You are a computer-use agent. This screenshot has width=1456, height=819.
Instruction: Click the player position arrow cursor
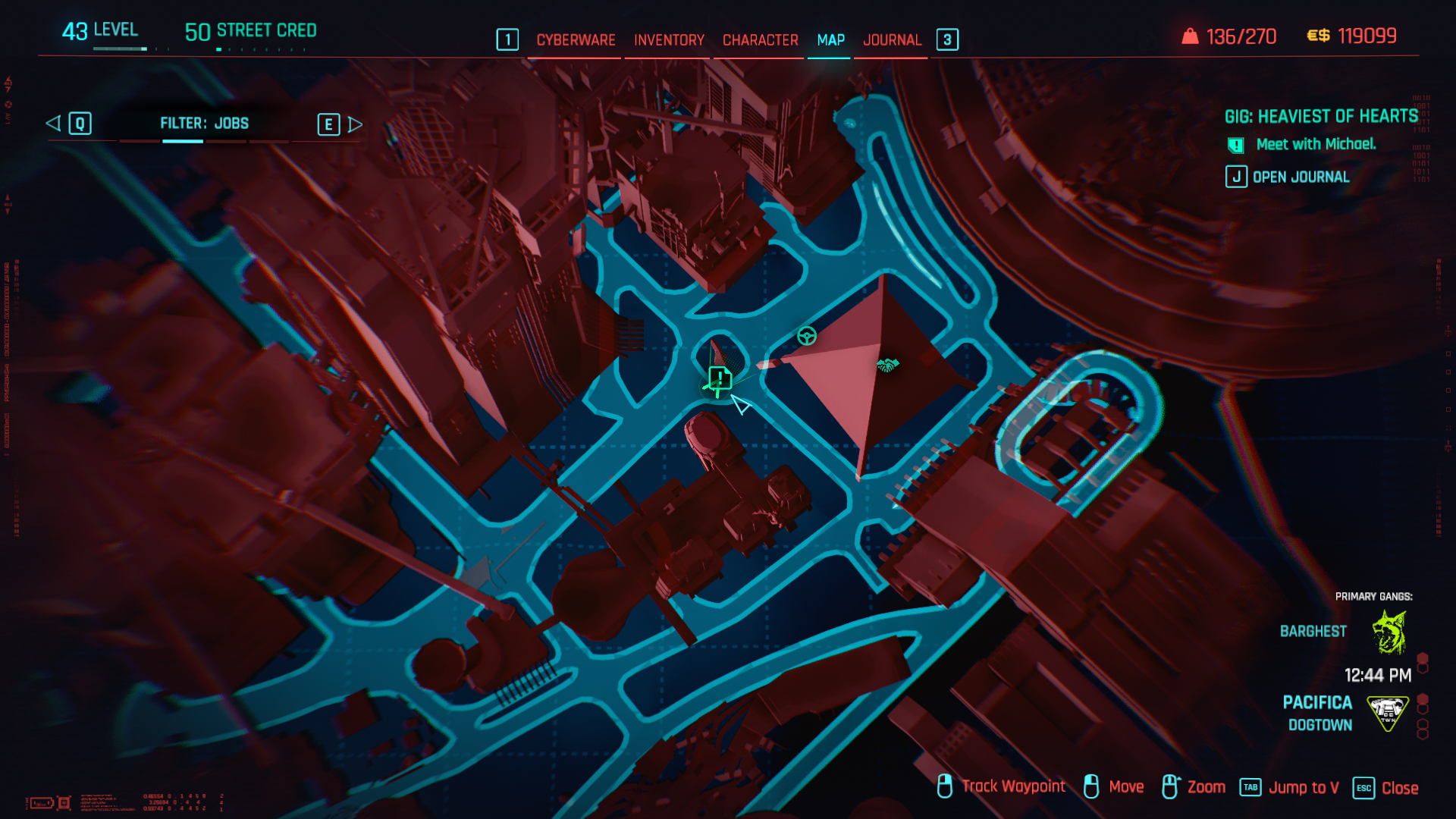(x=741, y=406)
